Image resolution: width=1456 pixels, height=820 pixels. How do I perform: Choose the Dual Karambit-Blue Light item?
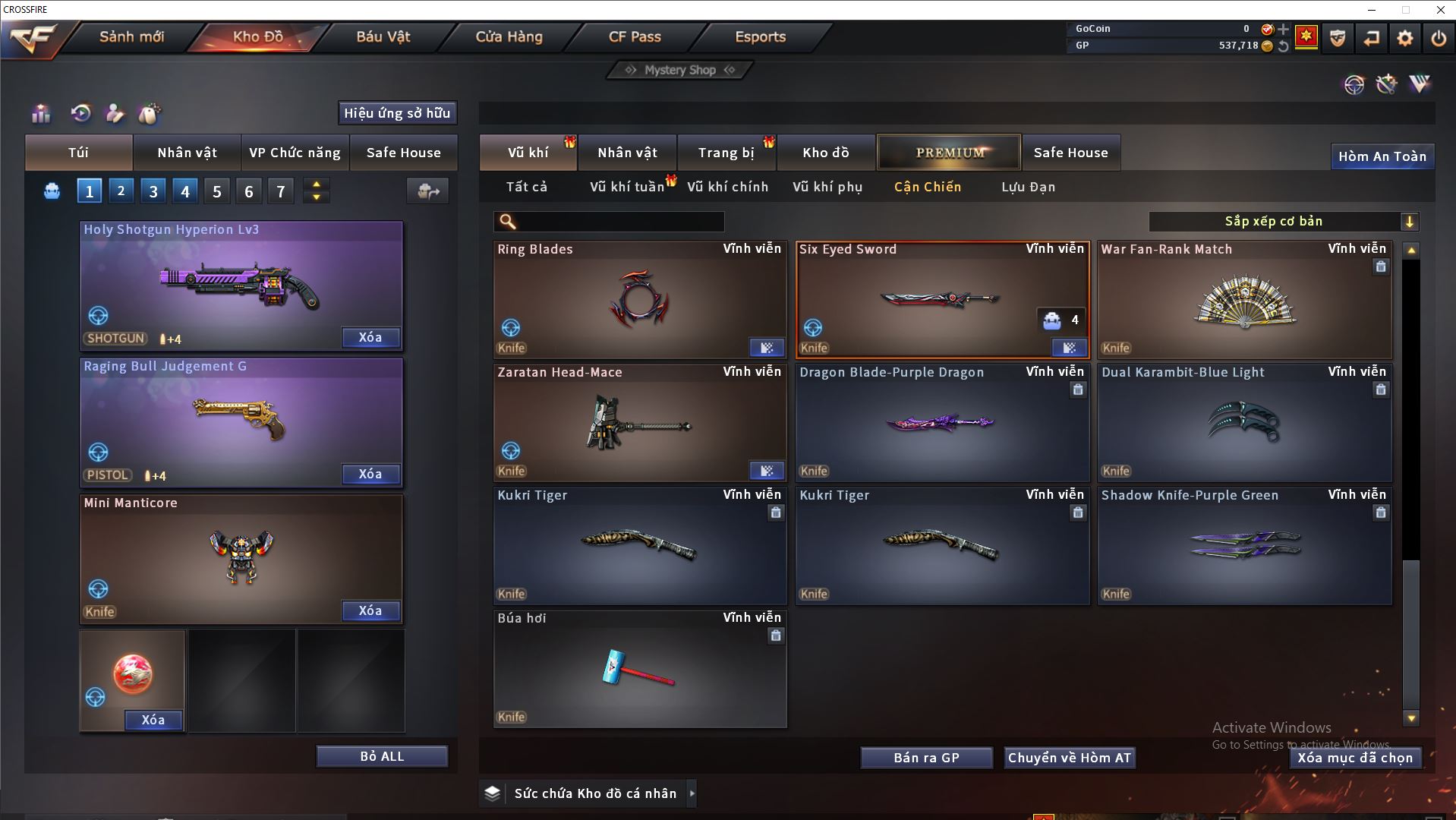[x=1244, y=423]
